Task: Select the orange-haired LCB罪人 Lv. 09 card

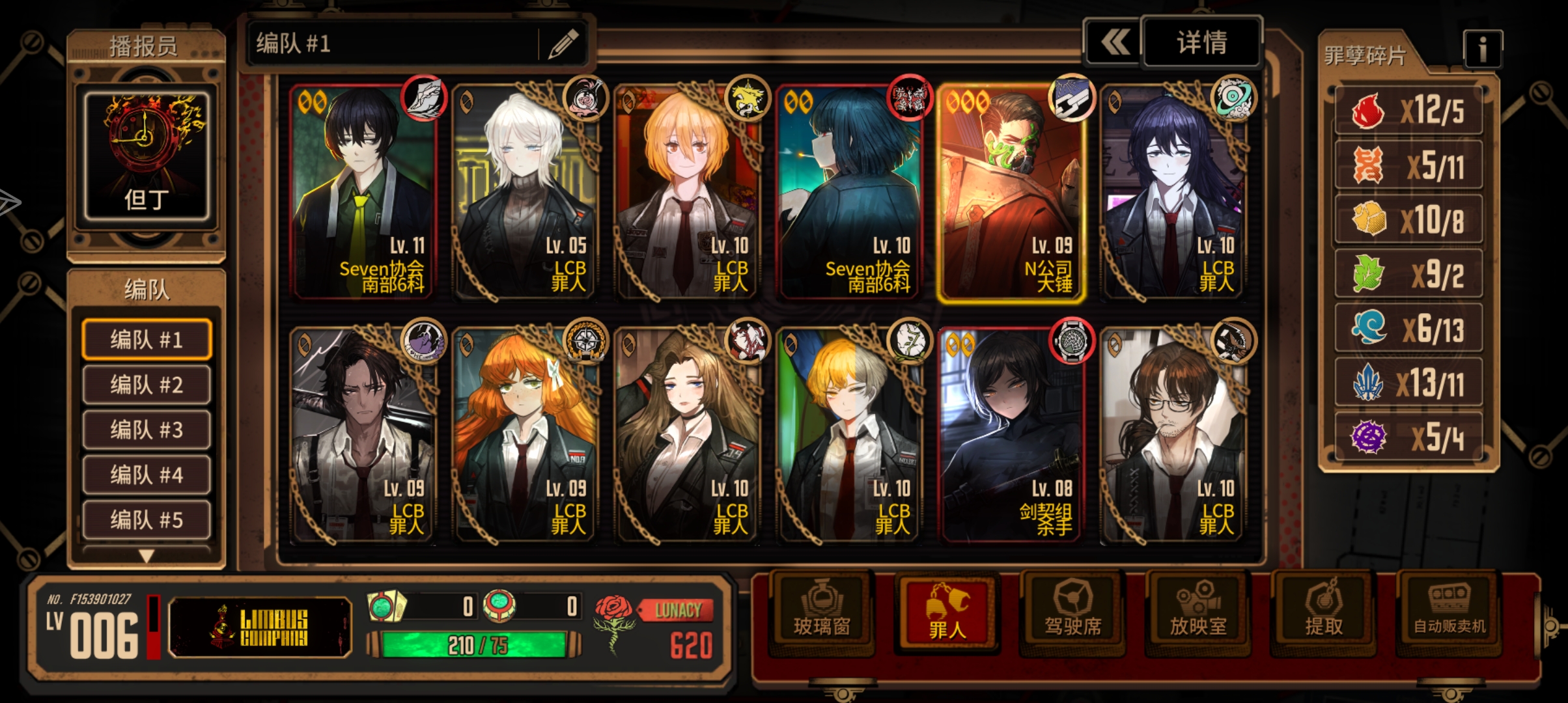Action: [524, 436]
